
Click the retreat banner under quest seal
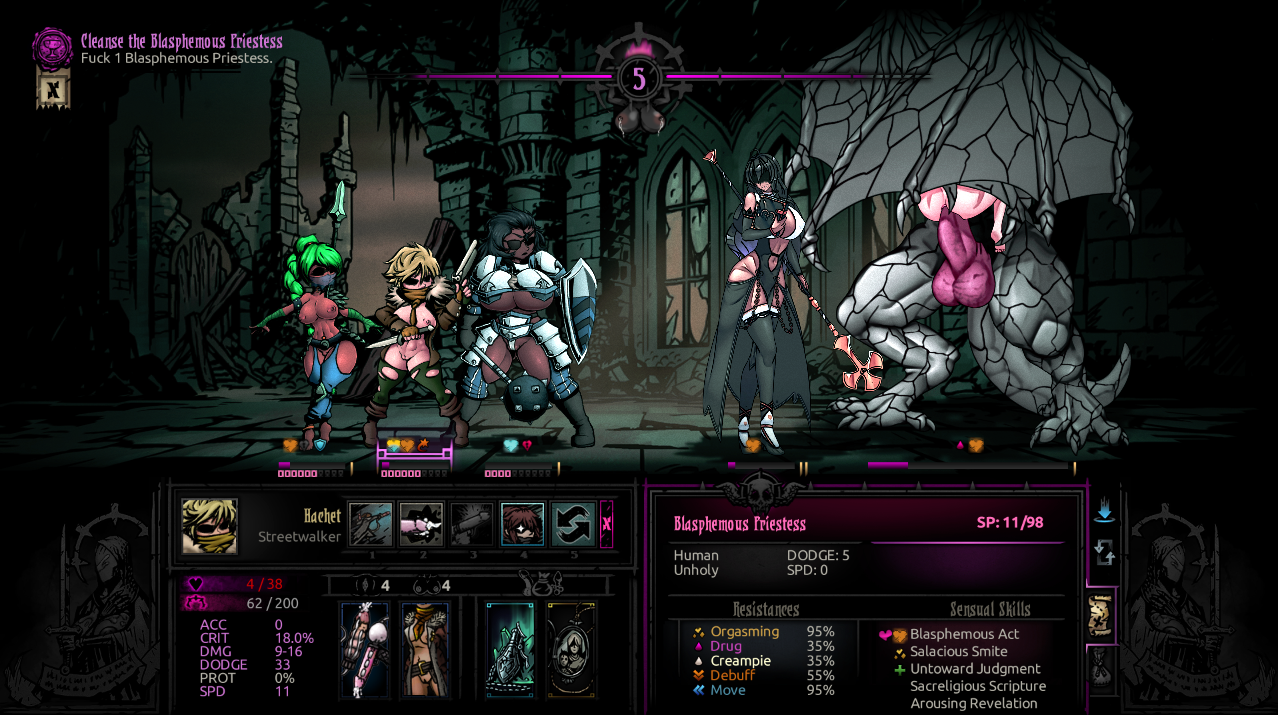(x=53, y=89)
